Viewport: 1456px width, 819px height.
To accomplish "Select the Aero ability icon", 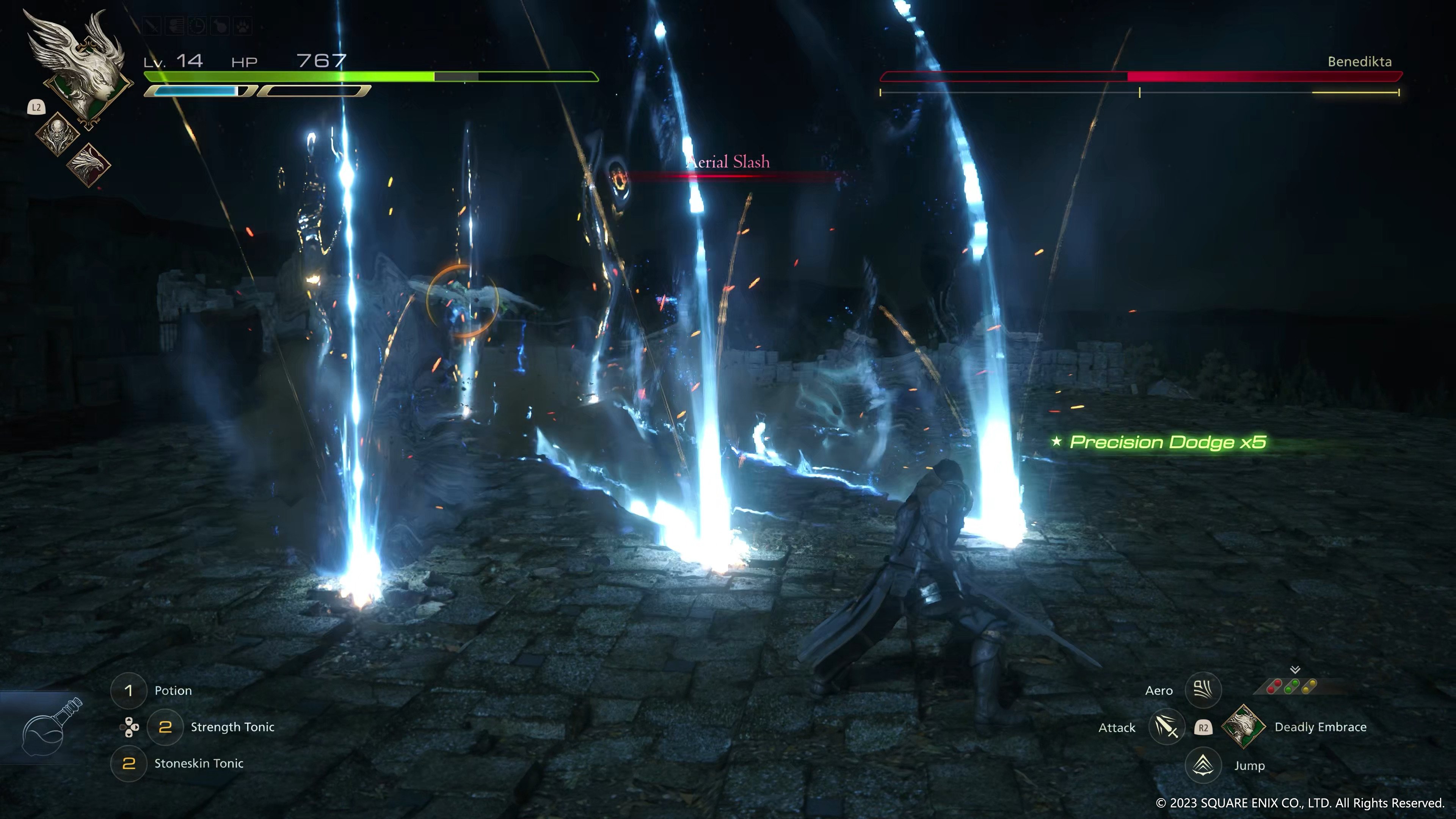I will 1203,690.
